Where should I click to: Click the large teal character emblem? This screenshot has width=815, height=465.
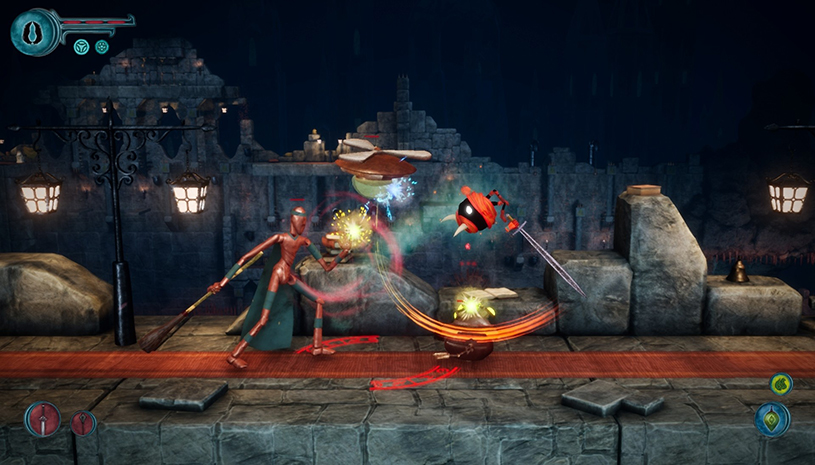pos(32,30)
